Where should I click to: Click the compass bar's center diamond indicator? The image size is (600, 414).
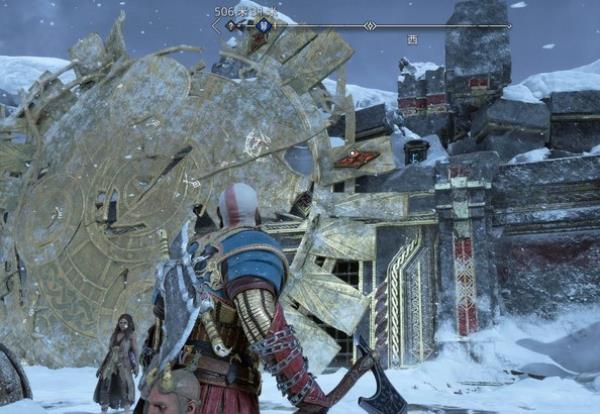[x=370, y=26]
